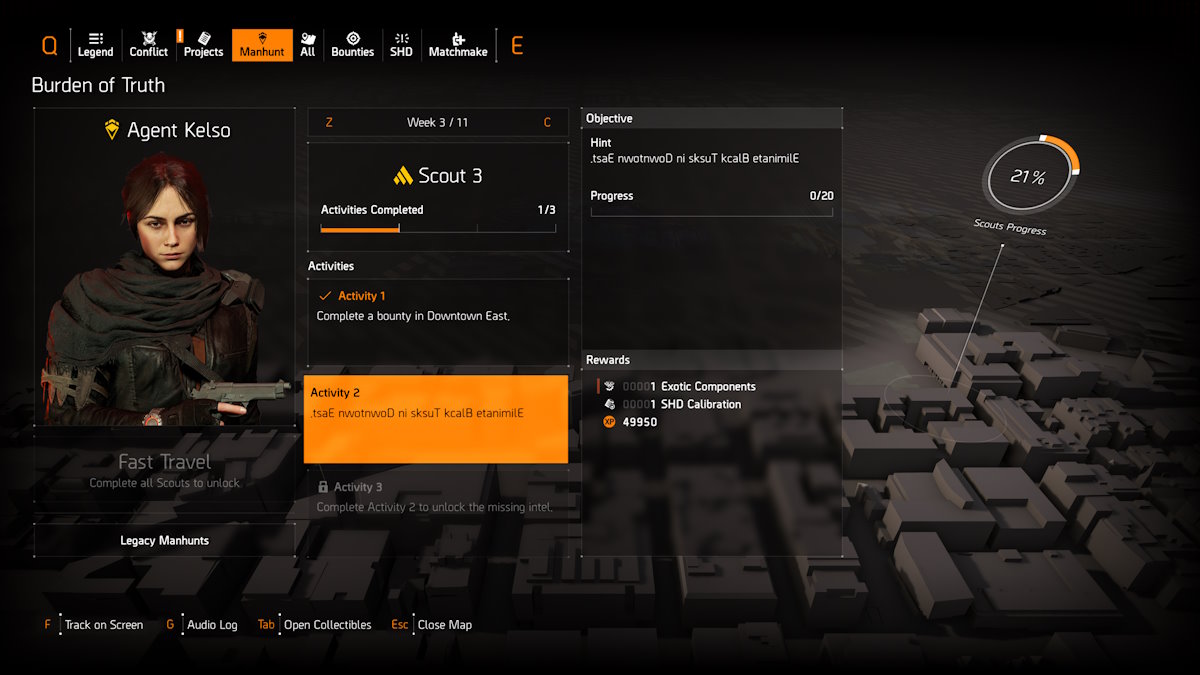
Task: Click the Scouts Progress 21% ring
Action: 1030,178
